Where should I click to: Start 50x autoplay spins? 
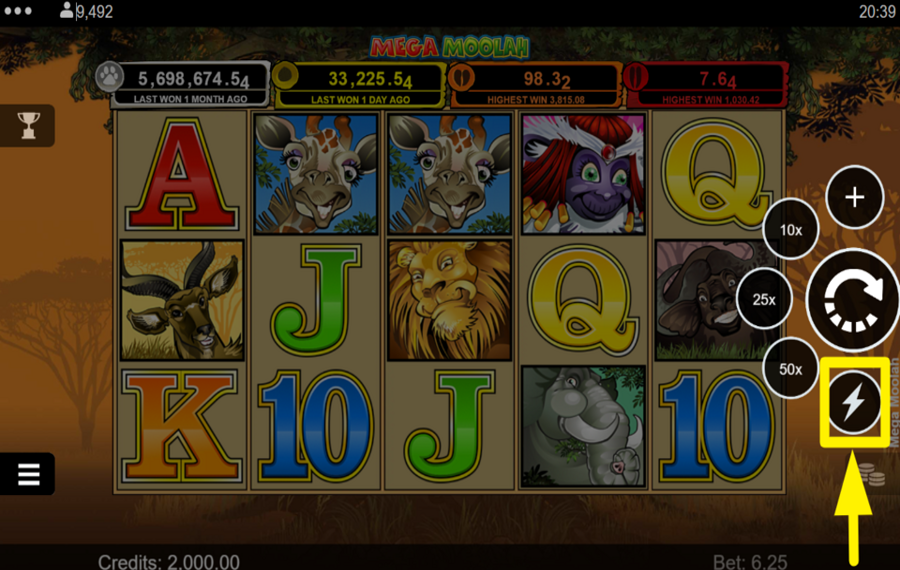click(791, 369)
